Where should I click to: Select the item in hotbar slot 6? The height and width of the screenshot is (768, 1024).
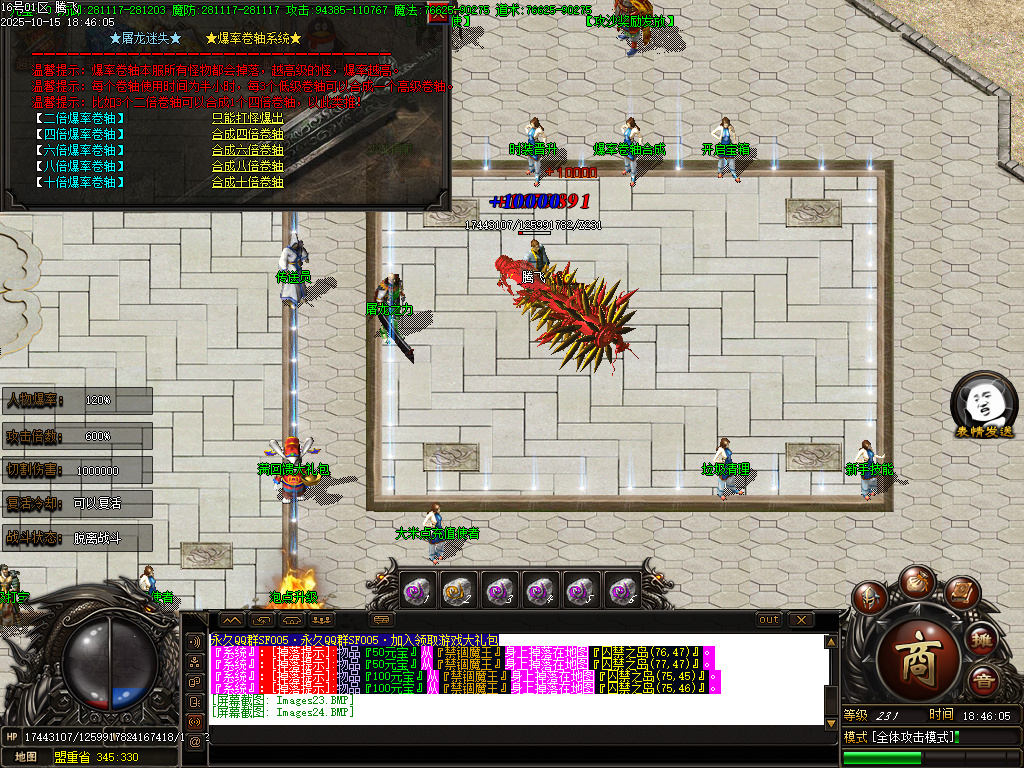coord(623,591)
